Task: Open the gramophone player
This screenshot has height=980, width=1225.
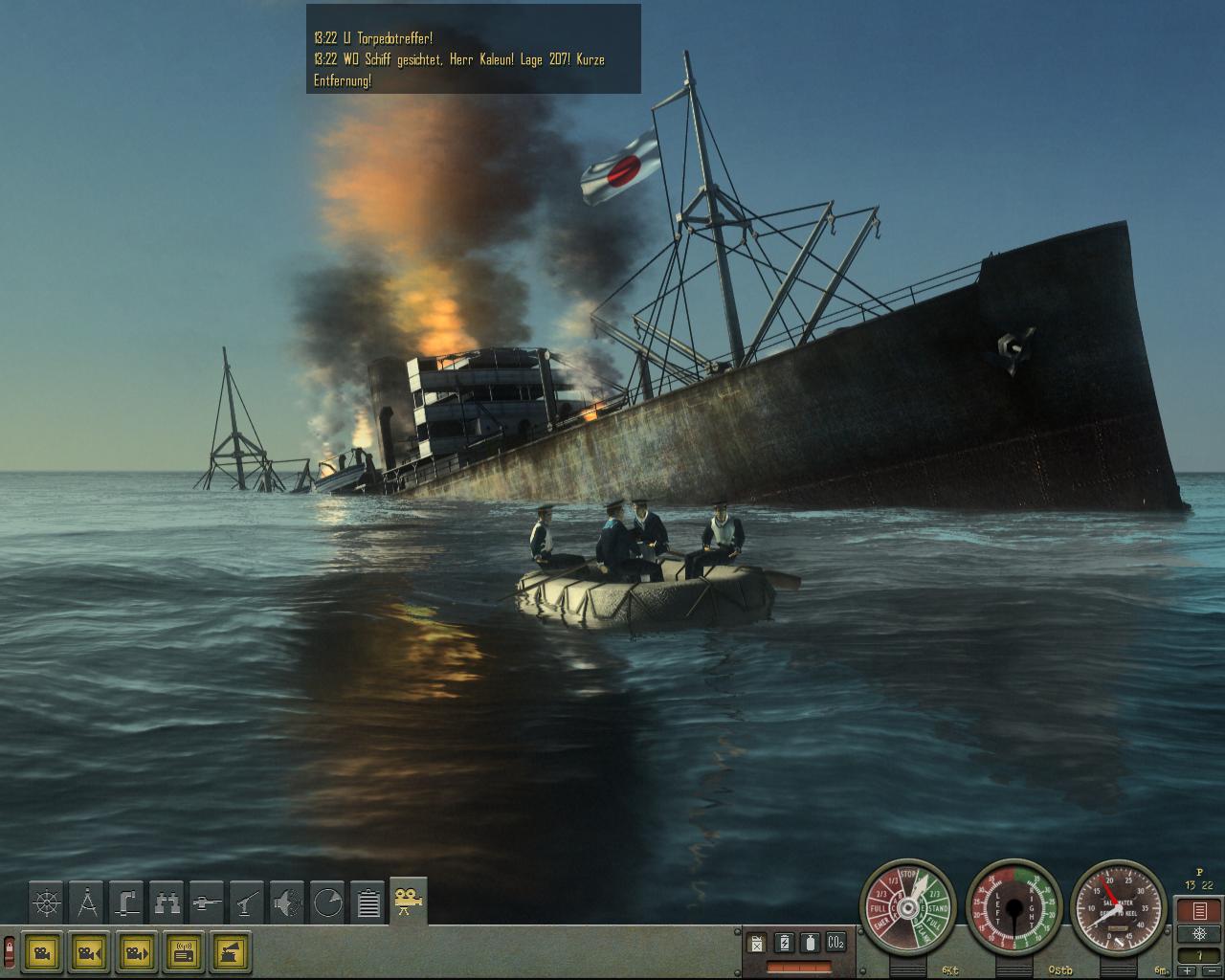Action: [x=231, y=951]
